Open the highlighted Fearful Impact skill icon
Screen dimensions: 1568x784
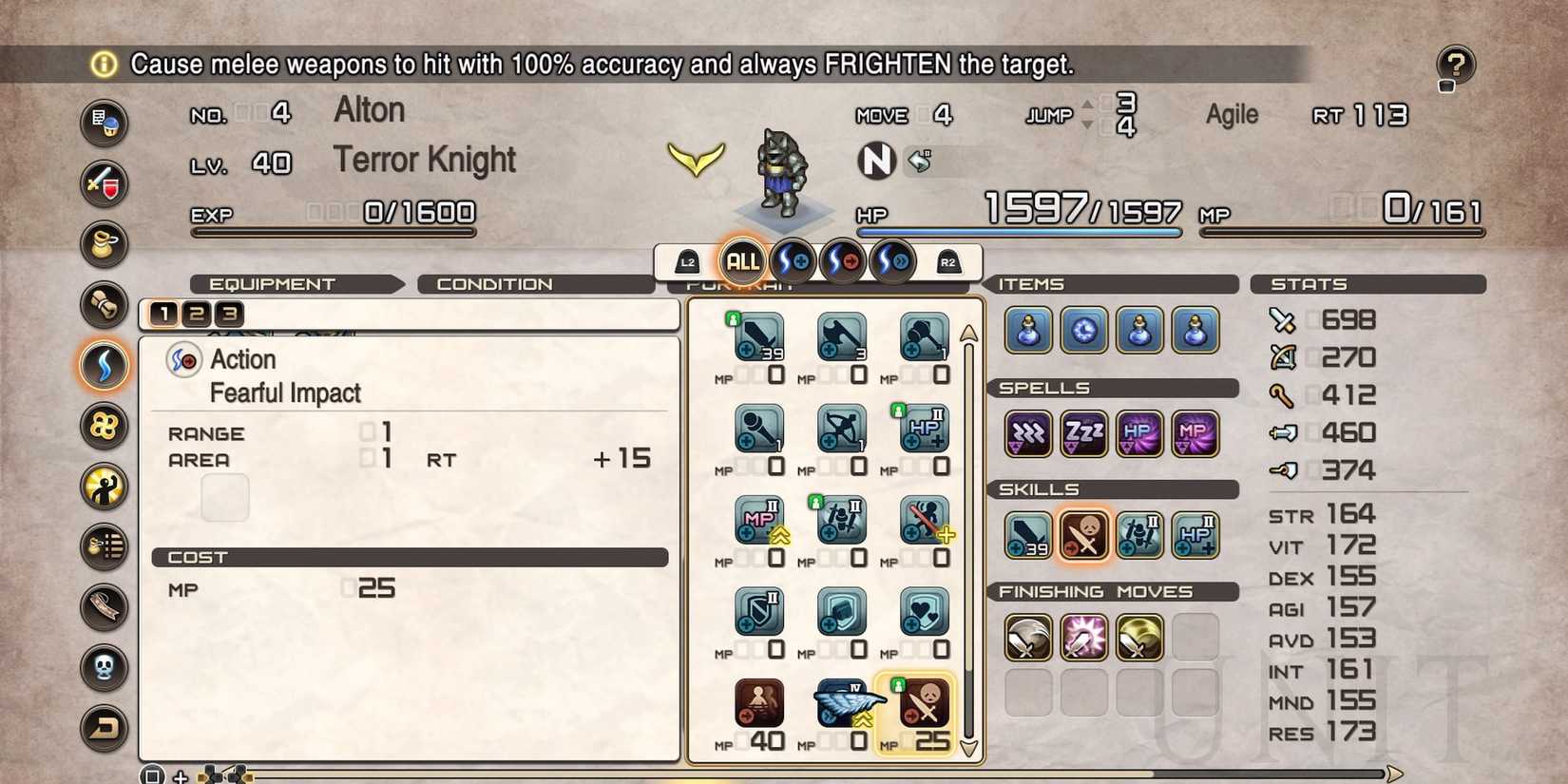pos(1083,534)
